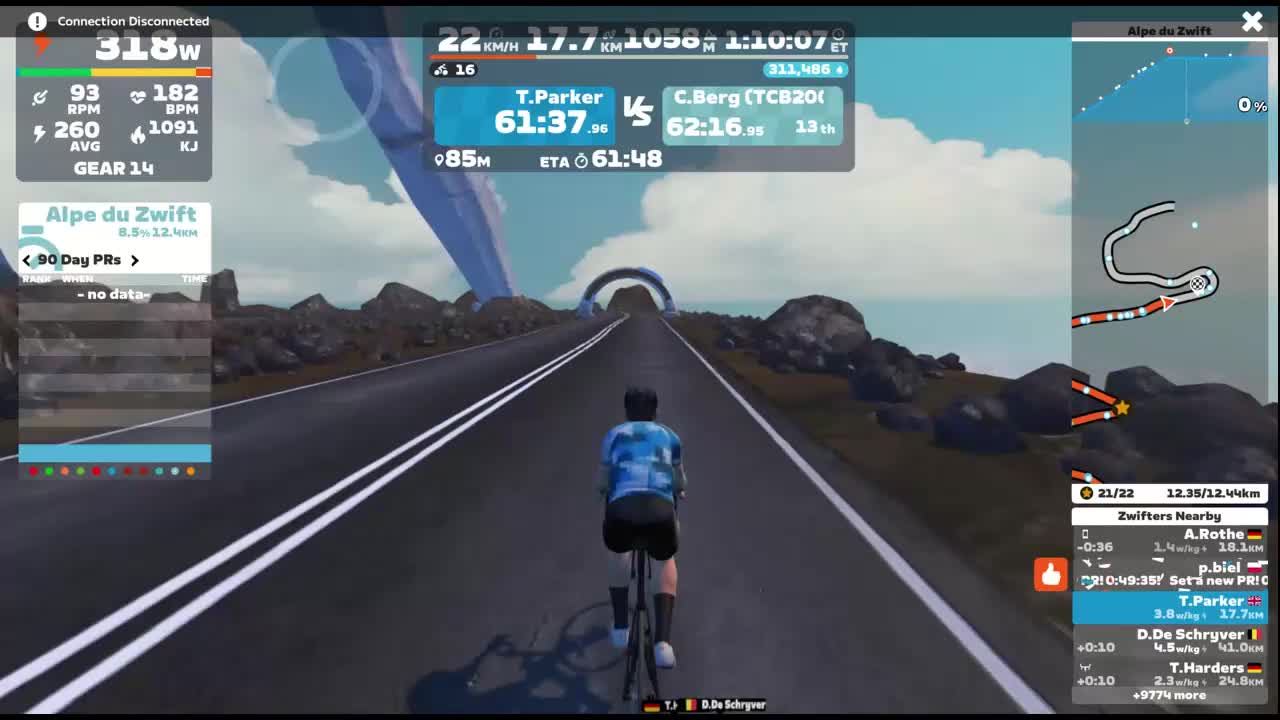
Task: Select A.Rothe in the nearby riders list
Action: tap(1170, 540)
